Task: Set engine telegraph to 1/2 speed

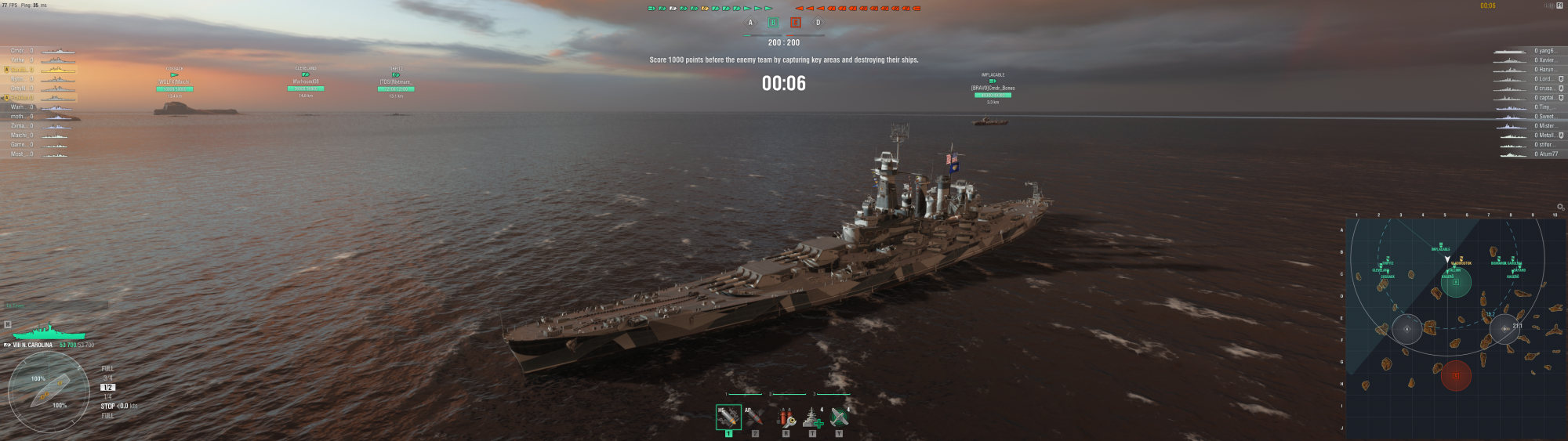Action: point(107,388)
